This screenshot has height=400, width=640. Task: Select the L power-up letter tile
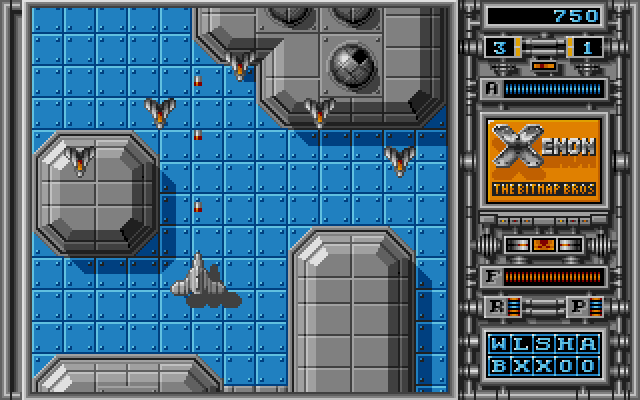tap(521, 345)
